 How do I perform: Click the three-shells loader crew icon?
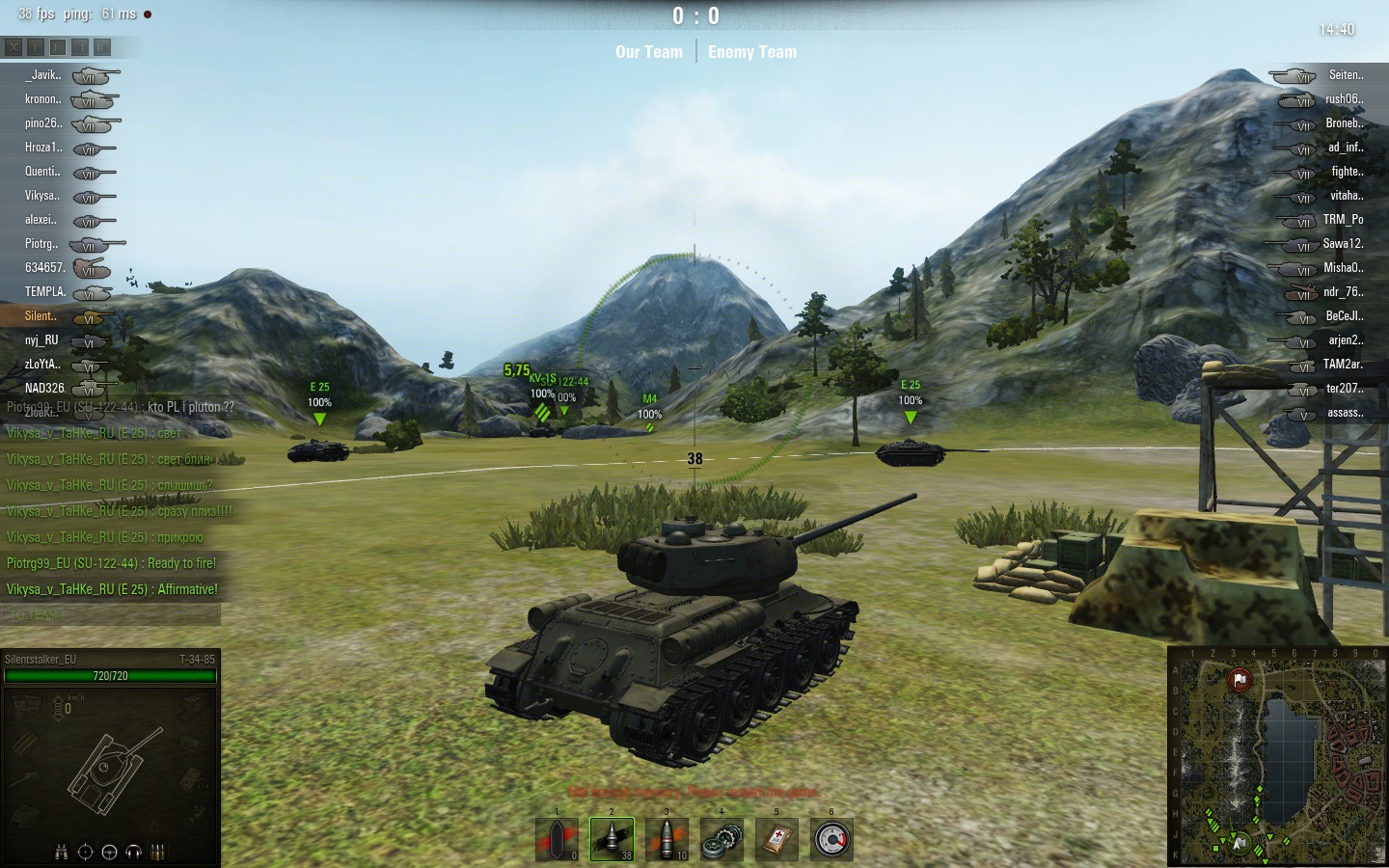158,852
